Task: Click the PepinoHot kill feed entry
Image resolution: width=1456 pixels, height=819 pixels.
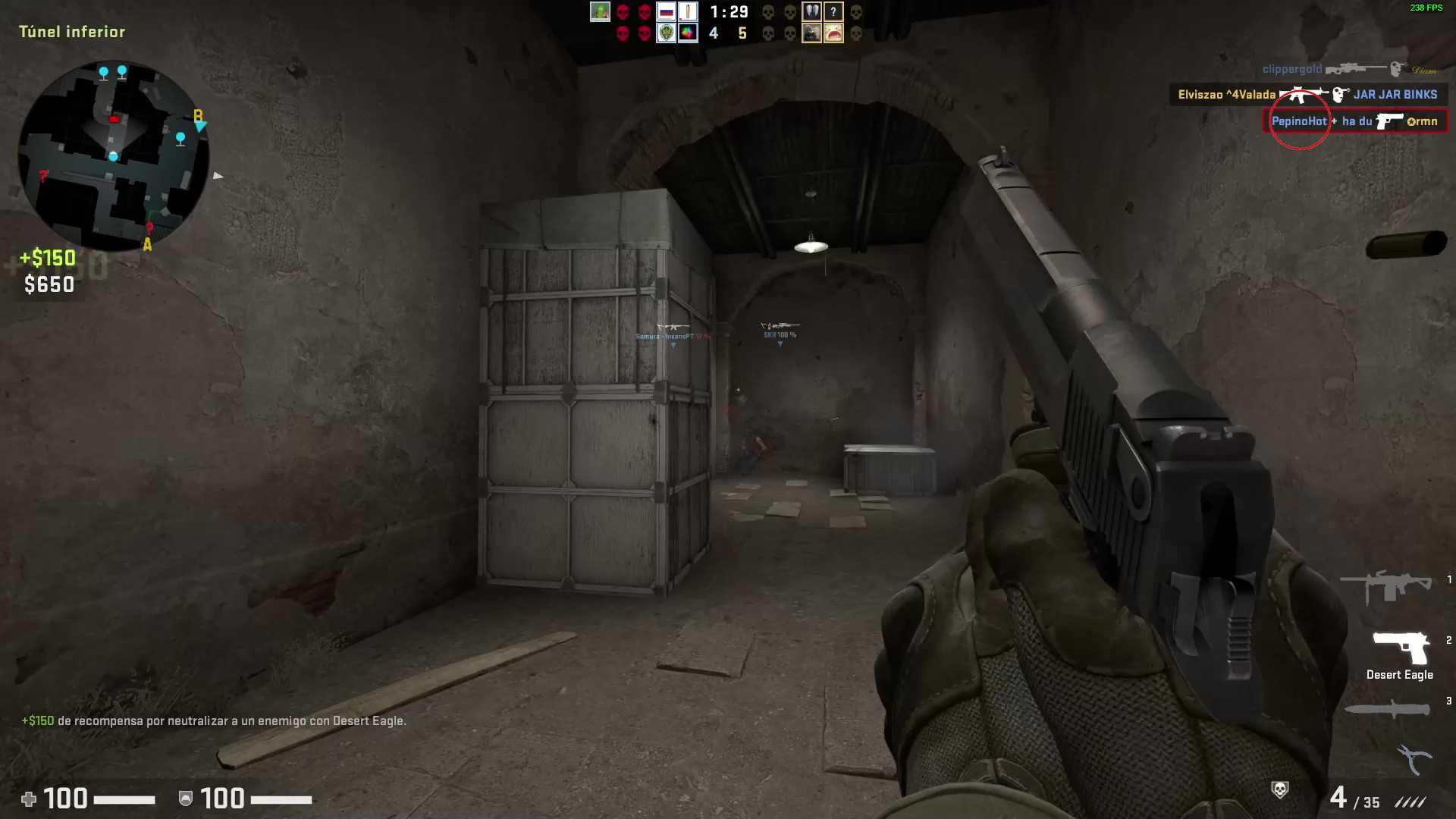Action: point(1354,121)
